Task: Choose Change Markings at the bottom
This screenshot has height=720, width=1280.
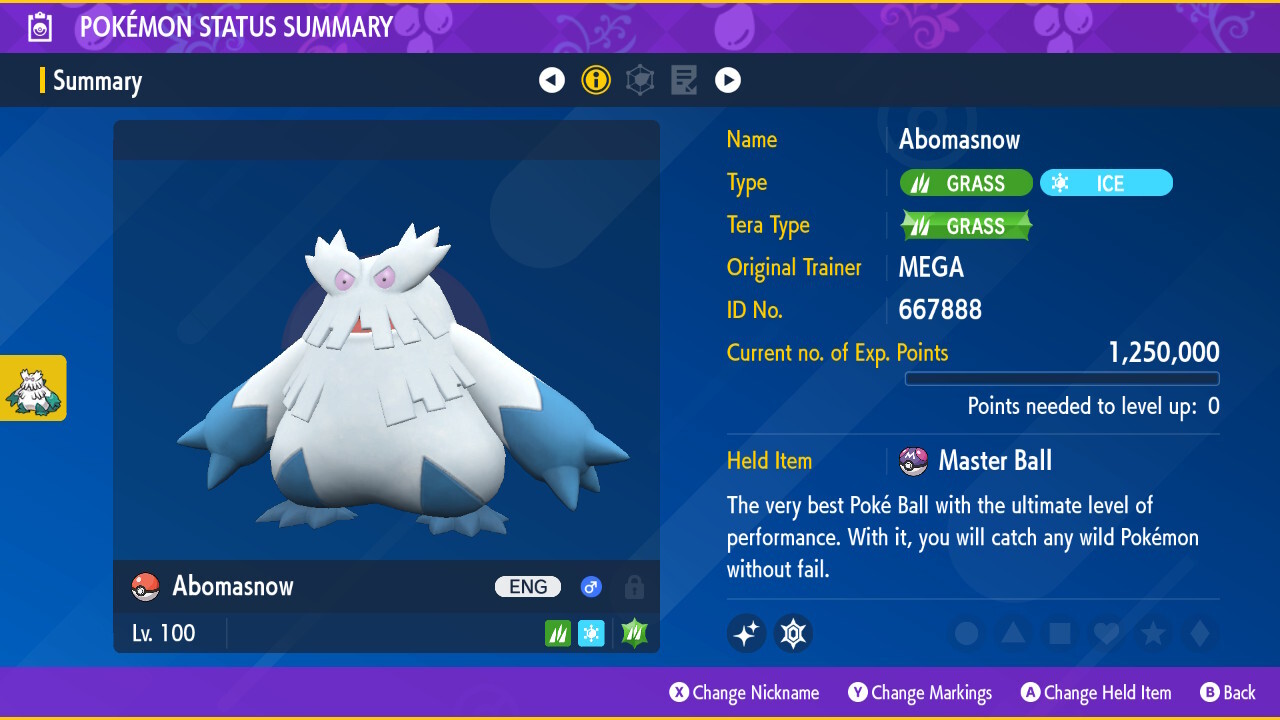Action: pos(920,692)
